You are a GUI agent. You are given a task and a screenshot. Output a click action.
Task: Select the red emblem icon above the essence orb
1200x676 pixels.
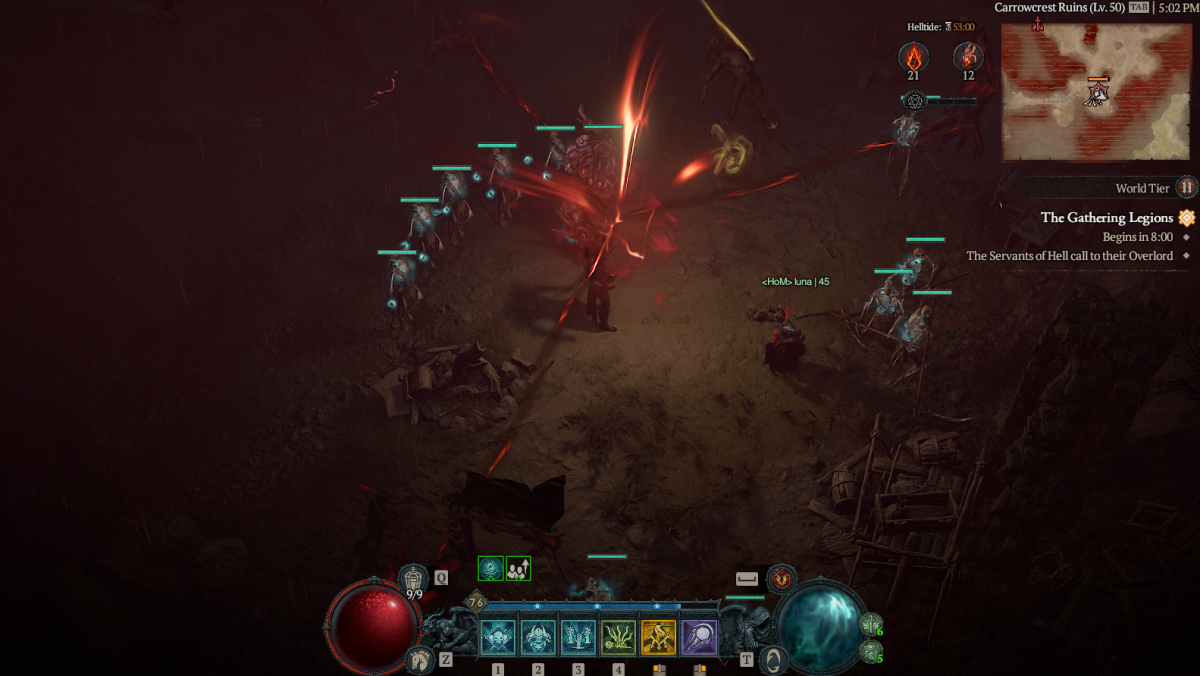[x=782, y=578]
